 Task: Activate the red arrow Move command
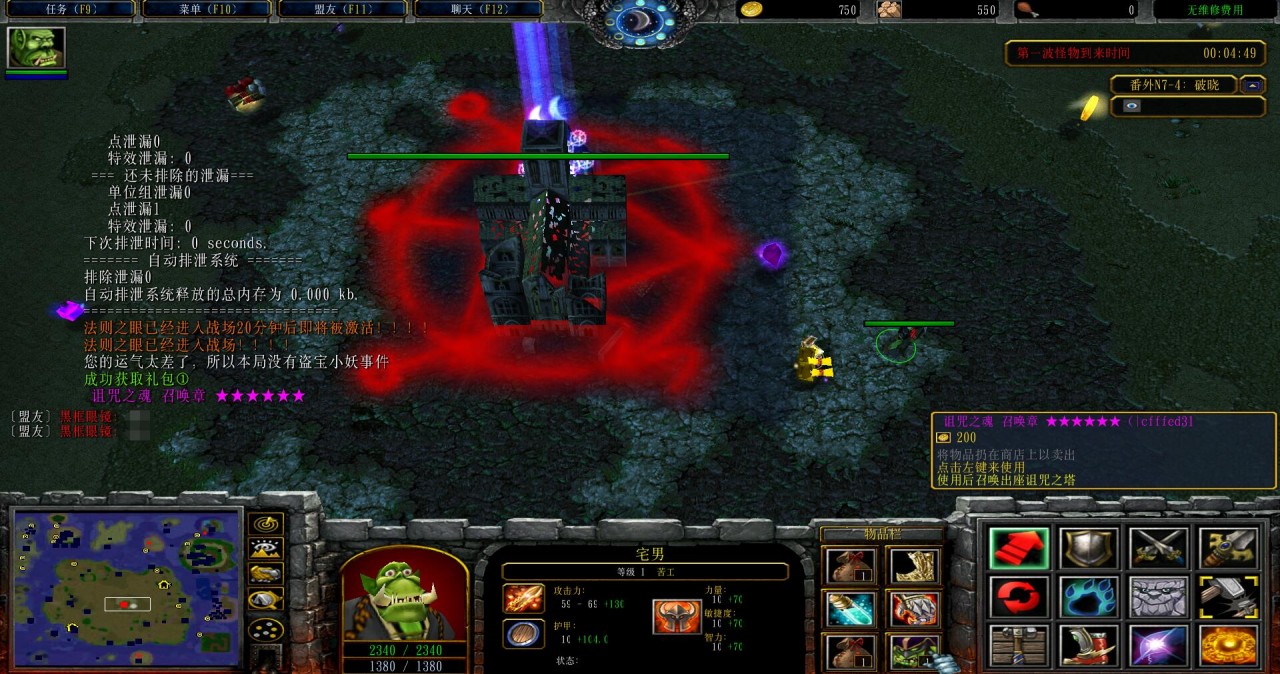[x=1019, y=548]
